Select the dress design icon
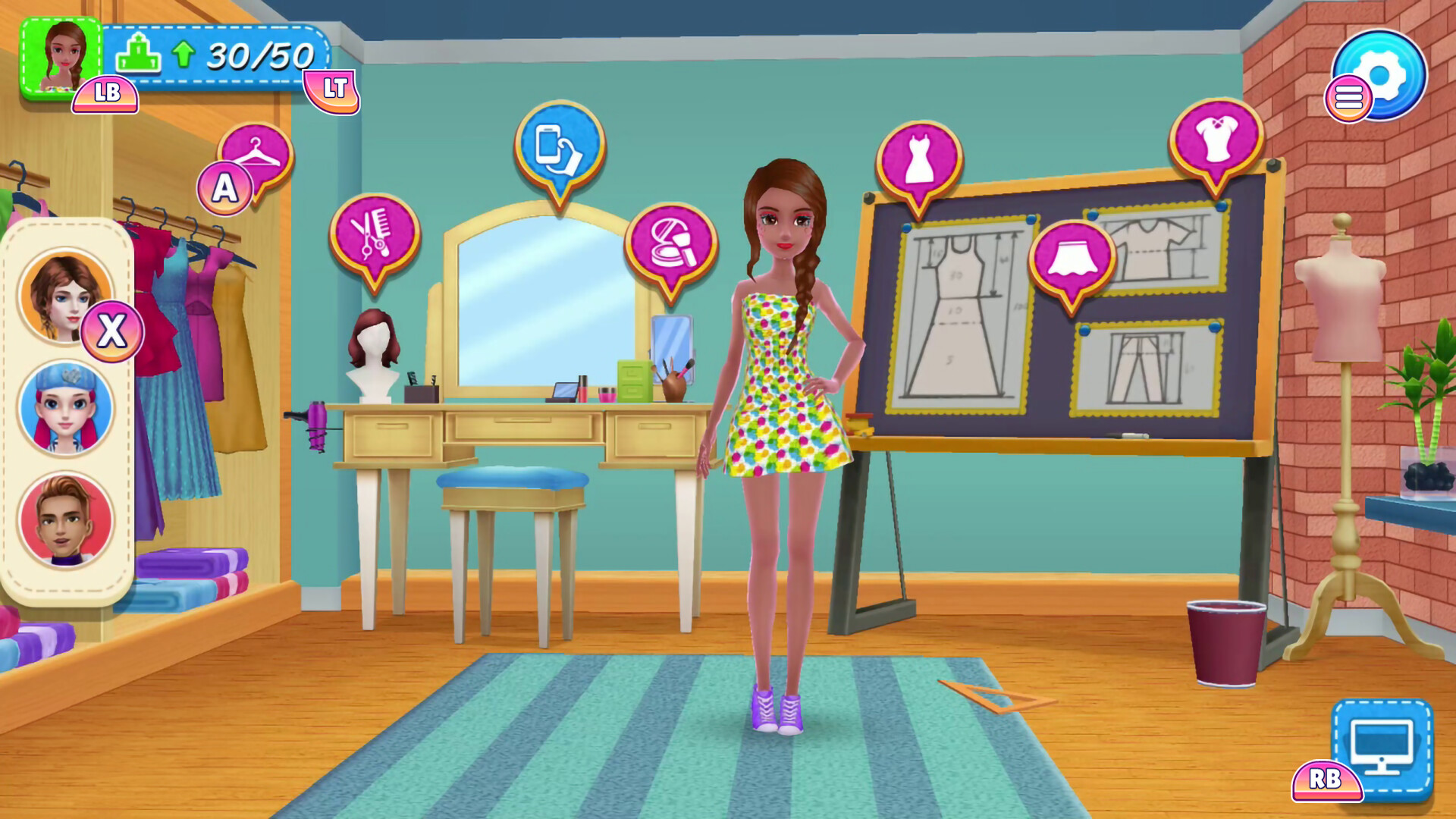This screenshot has width=1456, height=819. pyautogui.click(x=918, y=163)
